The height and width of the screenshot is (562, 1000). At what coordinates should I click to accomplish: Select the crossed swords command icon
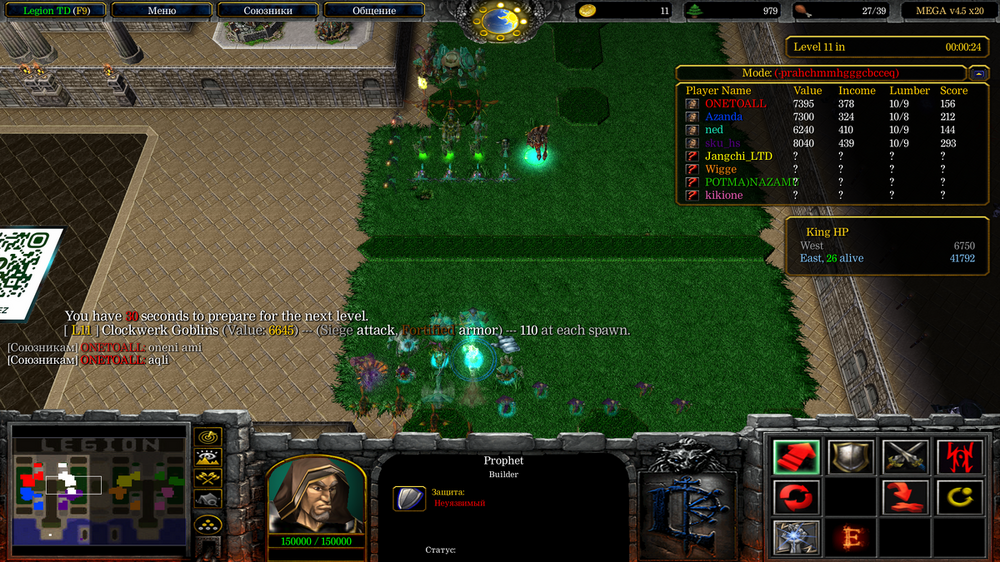pos(905,457)
